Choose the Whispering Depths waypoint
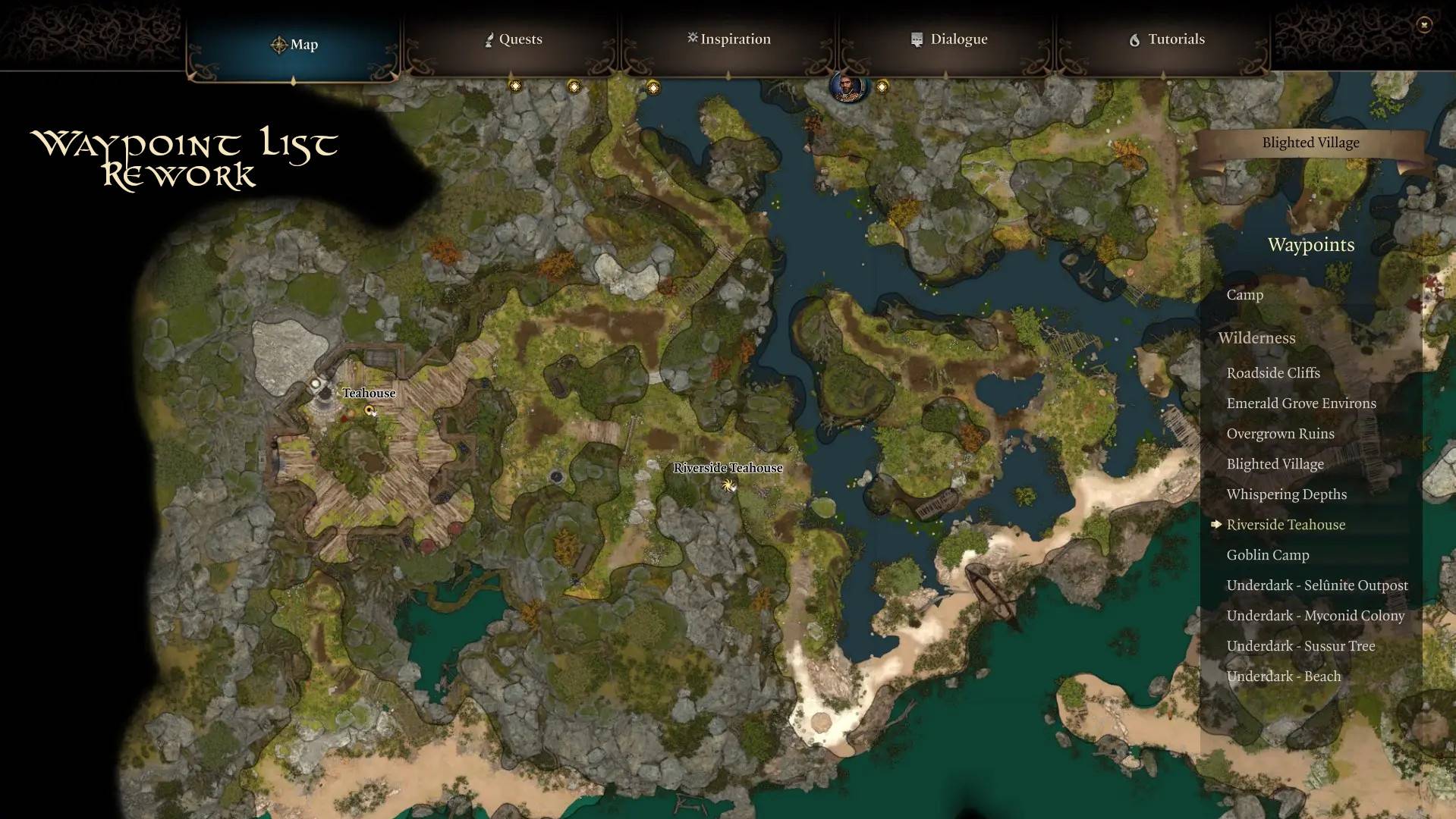 [x=1286, y=494]
